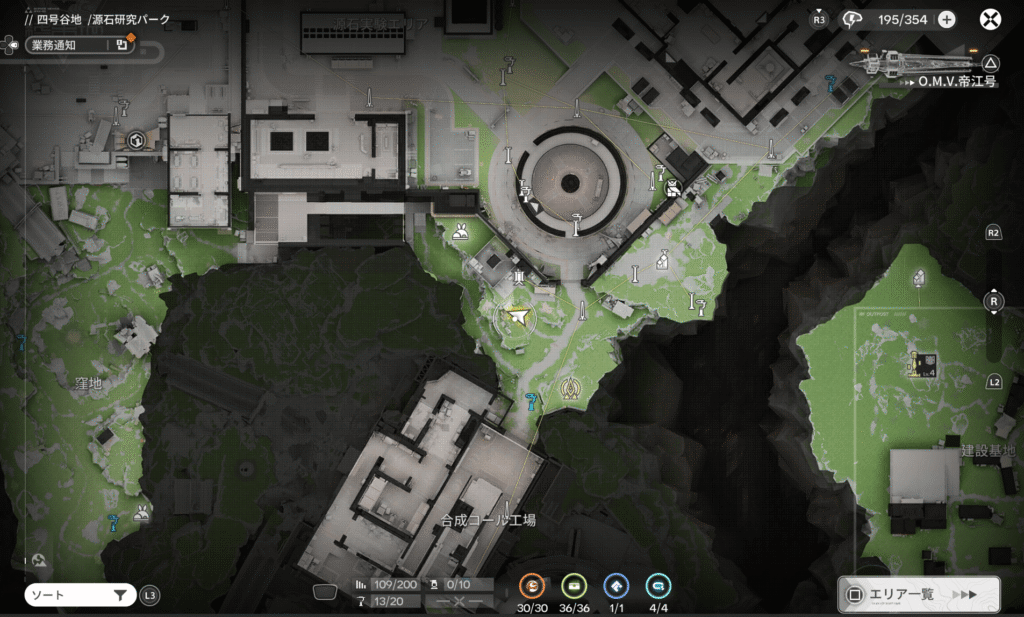Open the ソート filter dropdown
The height and width of the screenshot is (617, 1024).
point(80,595)
